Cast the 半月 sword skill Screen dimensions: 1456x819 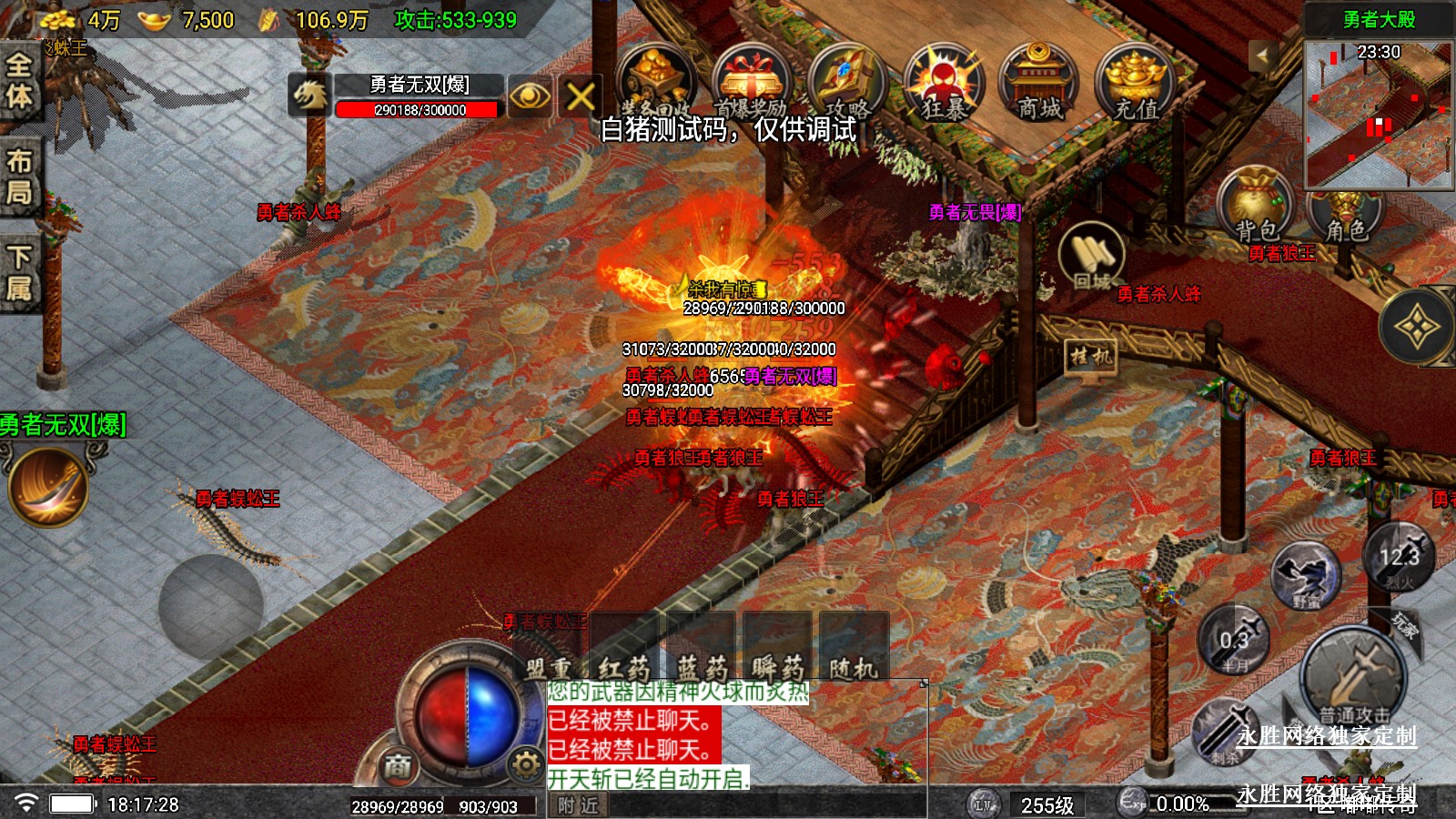click(x=1234, y=640)
